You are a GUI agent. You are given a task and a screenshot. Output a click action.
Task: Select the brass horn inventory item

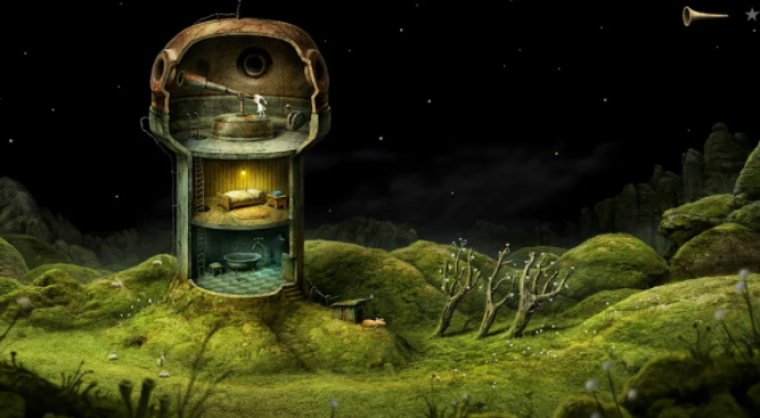point(704,15)
